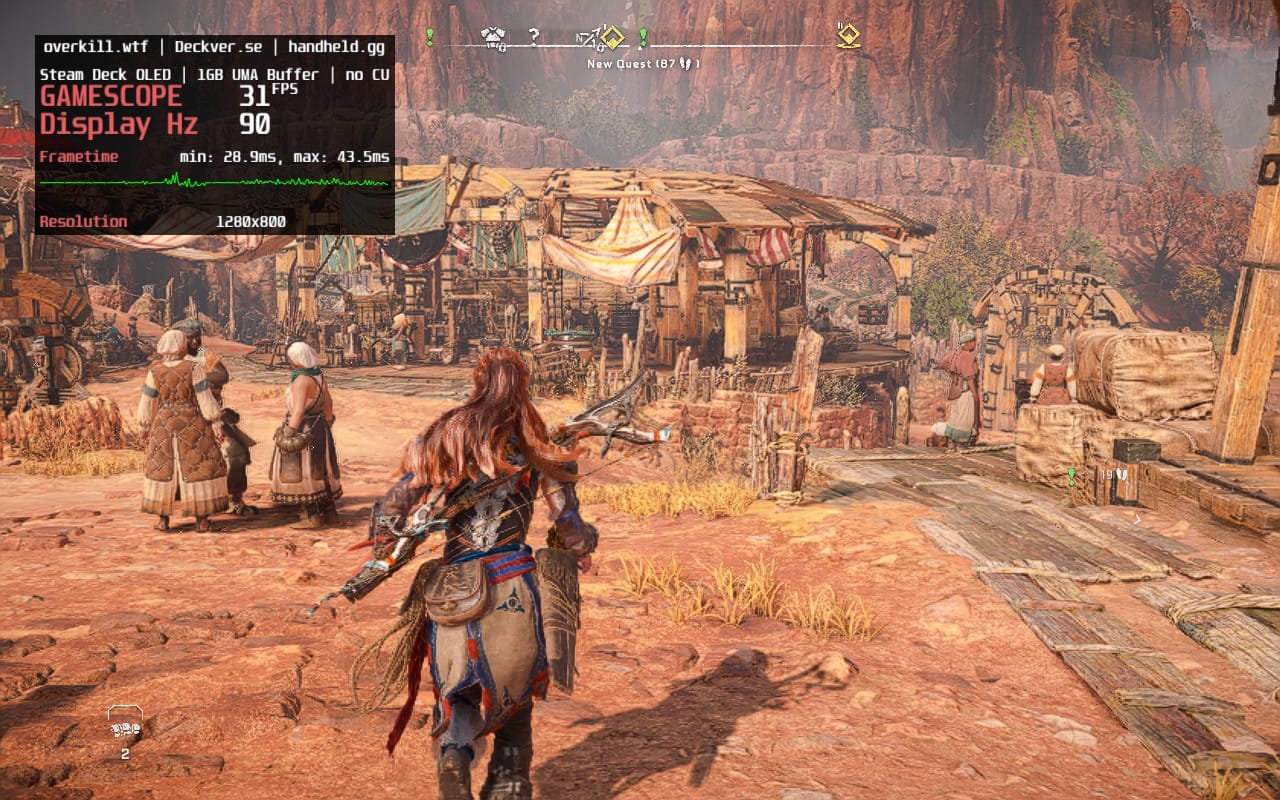Viewport: 1280px width, 800px height.
Task: Select the yellow quest diamond above New Quest
Action: [612, 38]
